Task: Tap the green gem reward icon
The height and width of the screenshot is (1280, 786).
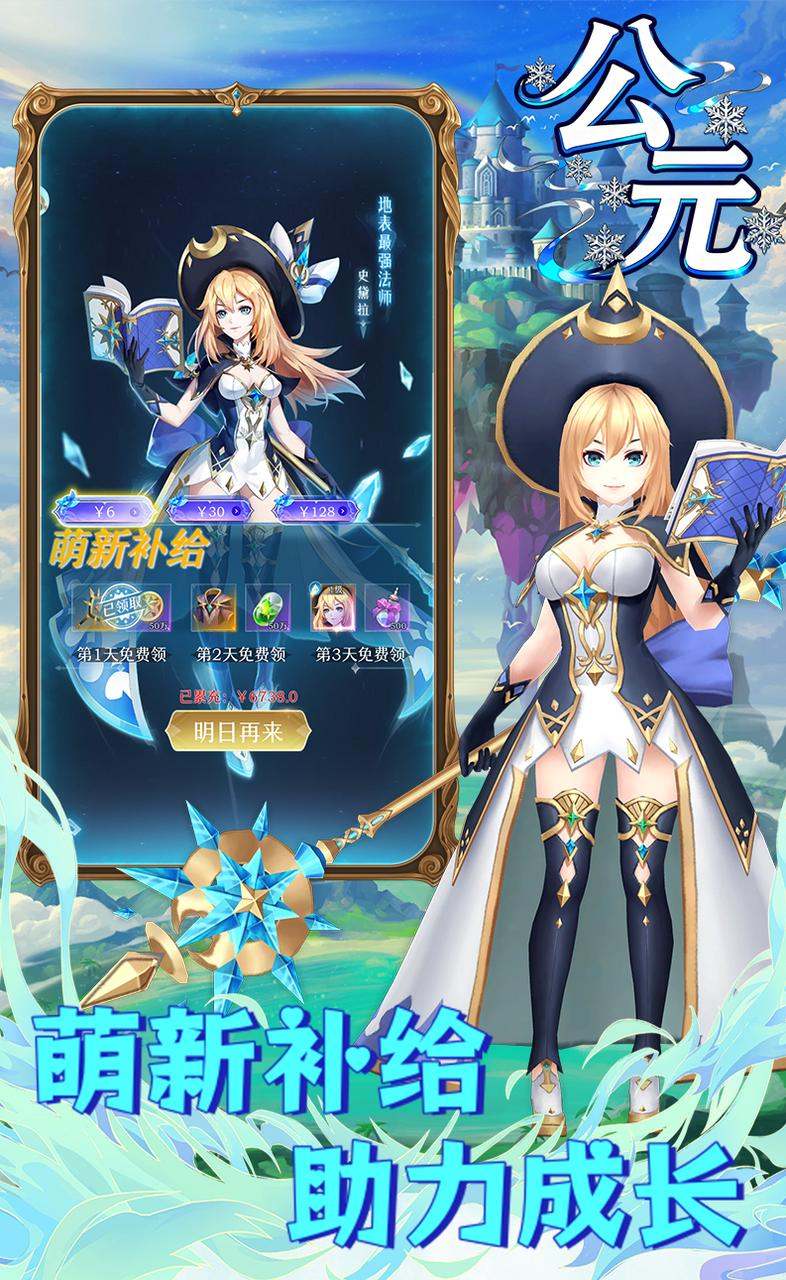Action: (x=262, y=609)
